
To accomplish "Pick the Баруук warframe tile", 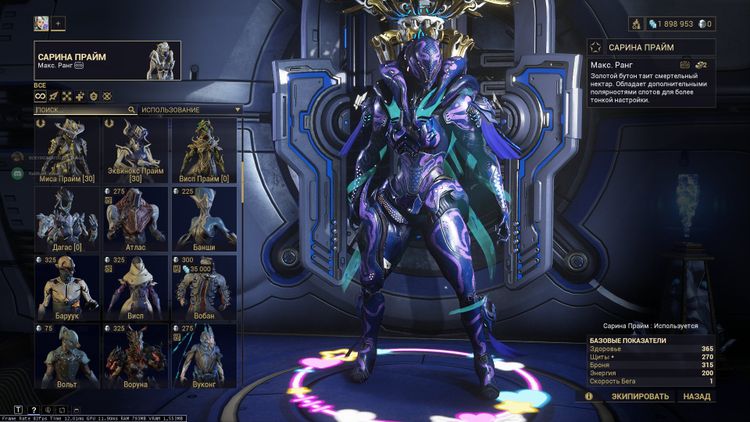I will pyautogui.click(x=67, y=287).
